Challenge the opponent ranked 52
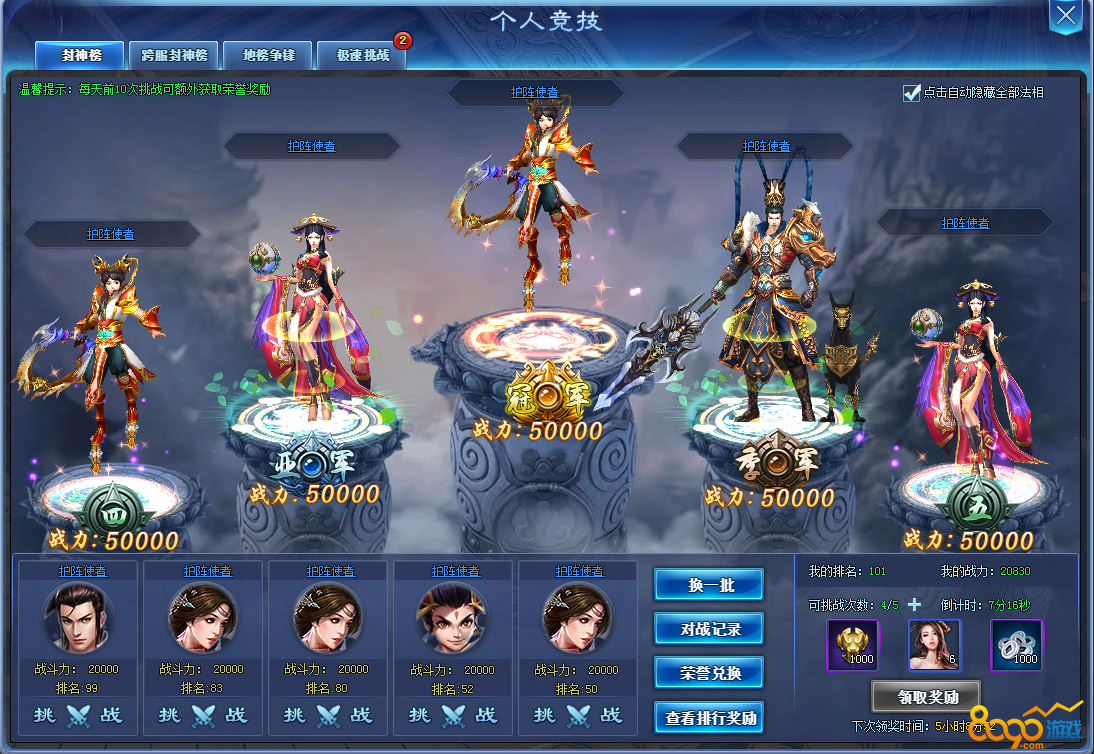This screenshot has width=1094, height=754. click(453, 715)
